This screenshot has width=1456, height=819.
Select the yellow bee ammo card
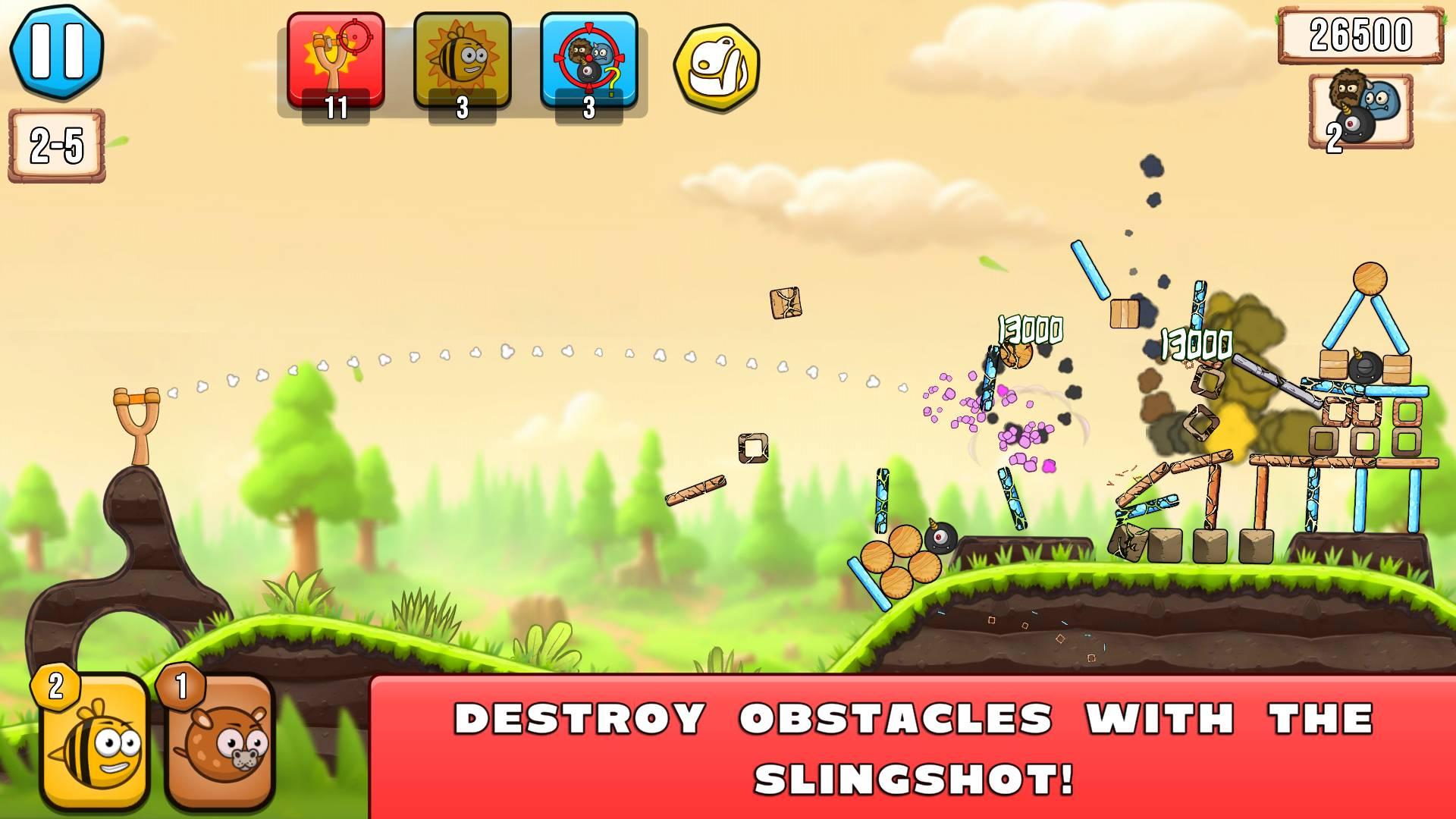coord(96,743)
